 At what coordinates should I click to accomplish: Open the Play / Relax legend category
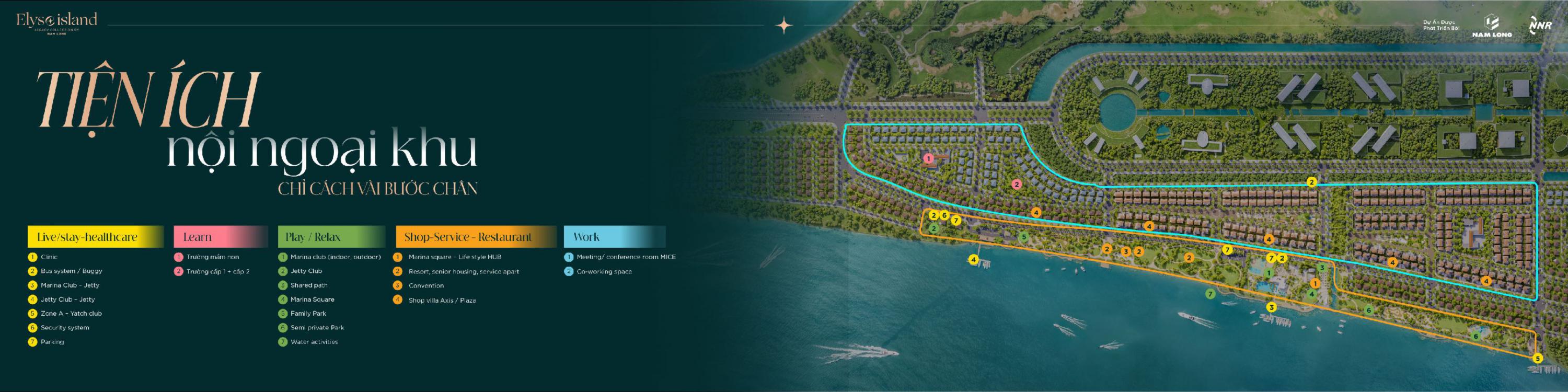[x=331, y=237]
